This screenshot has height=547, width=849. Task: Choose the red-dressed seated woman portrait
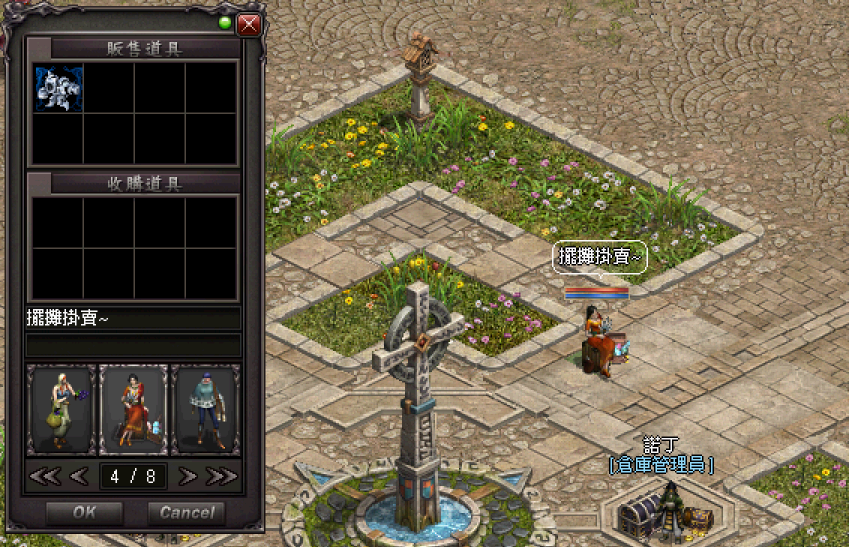[x=134, y=410]
